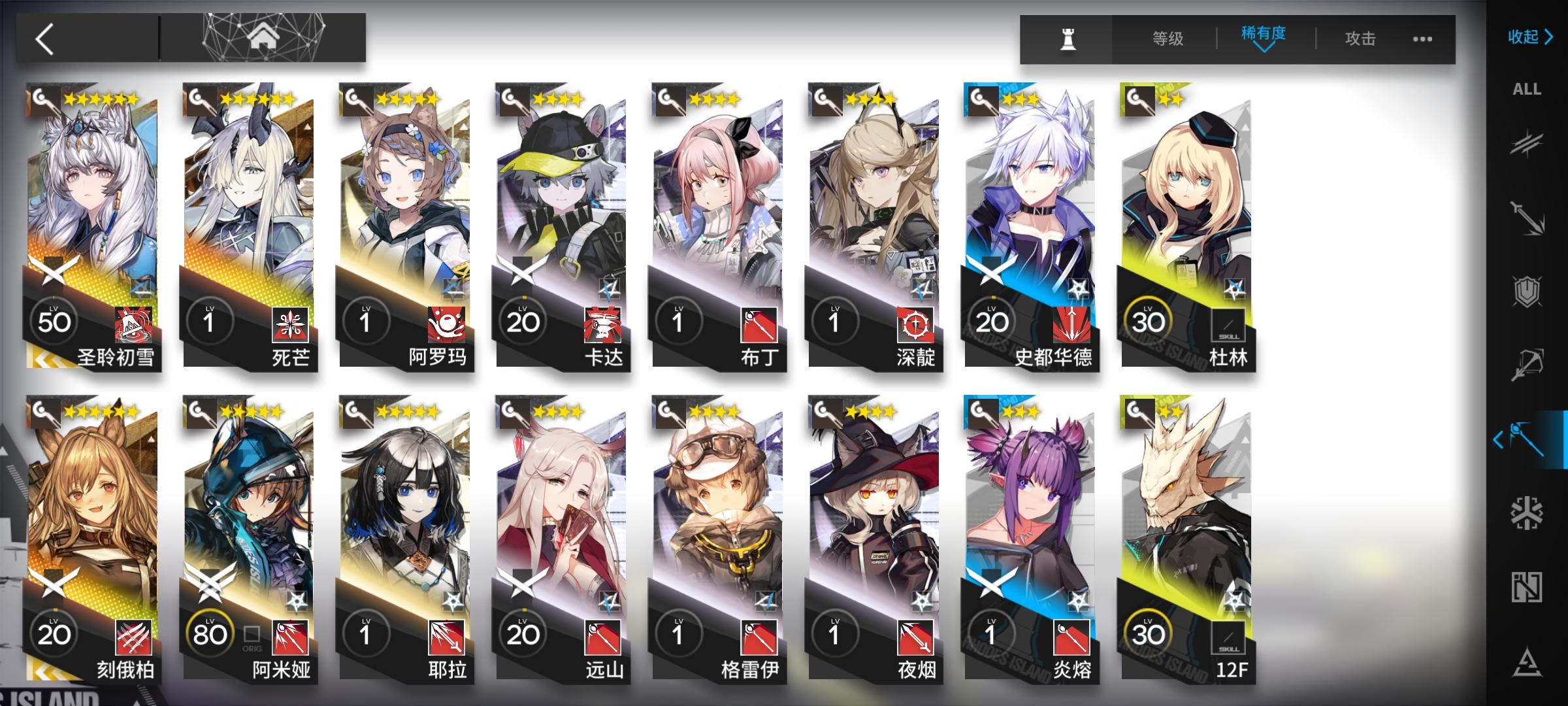Collapse the filter panel via 收起

pos(1529,37)
